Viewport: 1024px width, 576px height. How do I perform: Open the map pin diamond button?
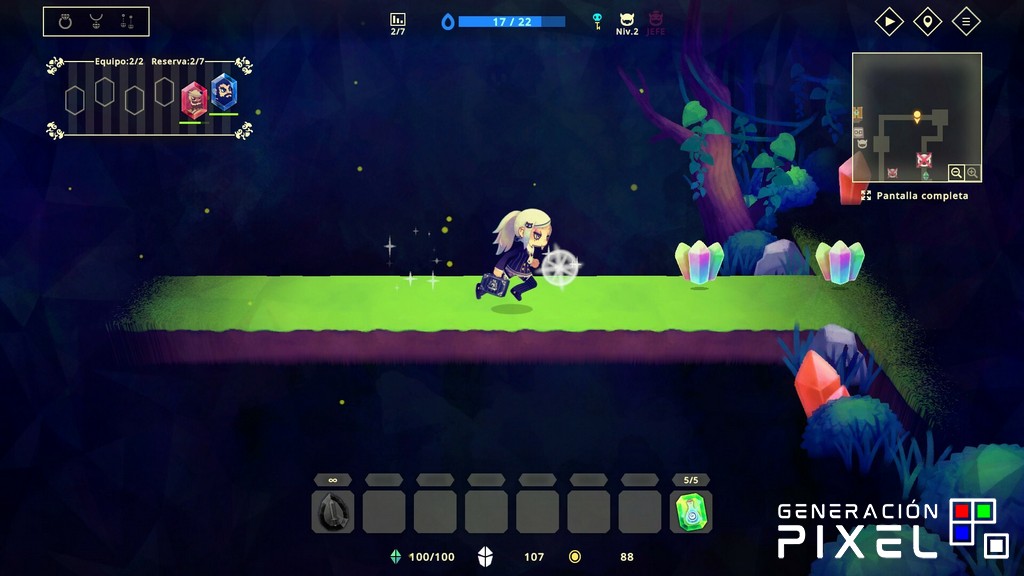tap(927, 21)
